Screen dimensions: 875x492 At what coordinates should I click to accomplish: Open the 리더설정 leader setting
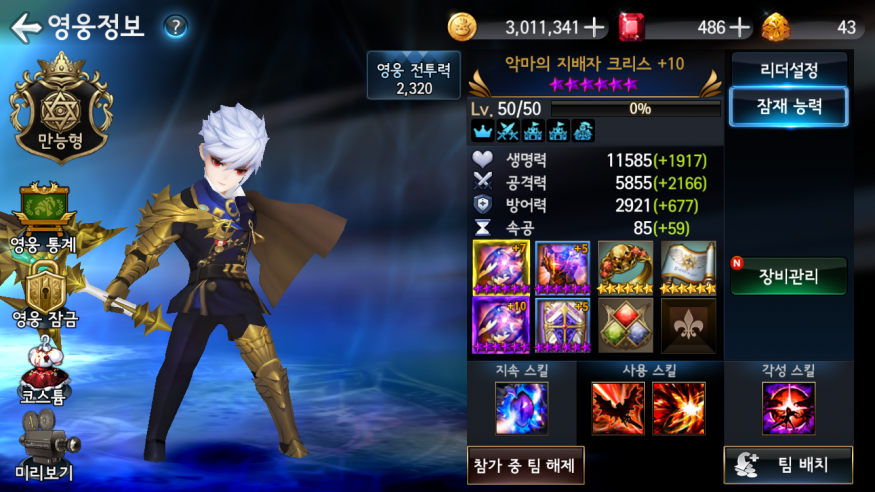click(x=789, y=71)
